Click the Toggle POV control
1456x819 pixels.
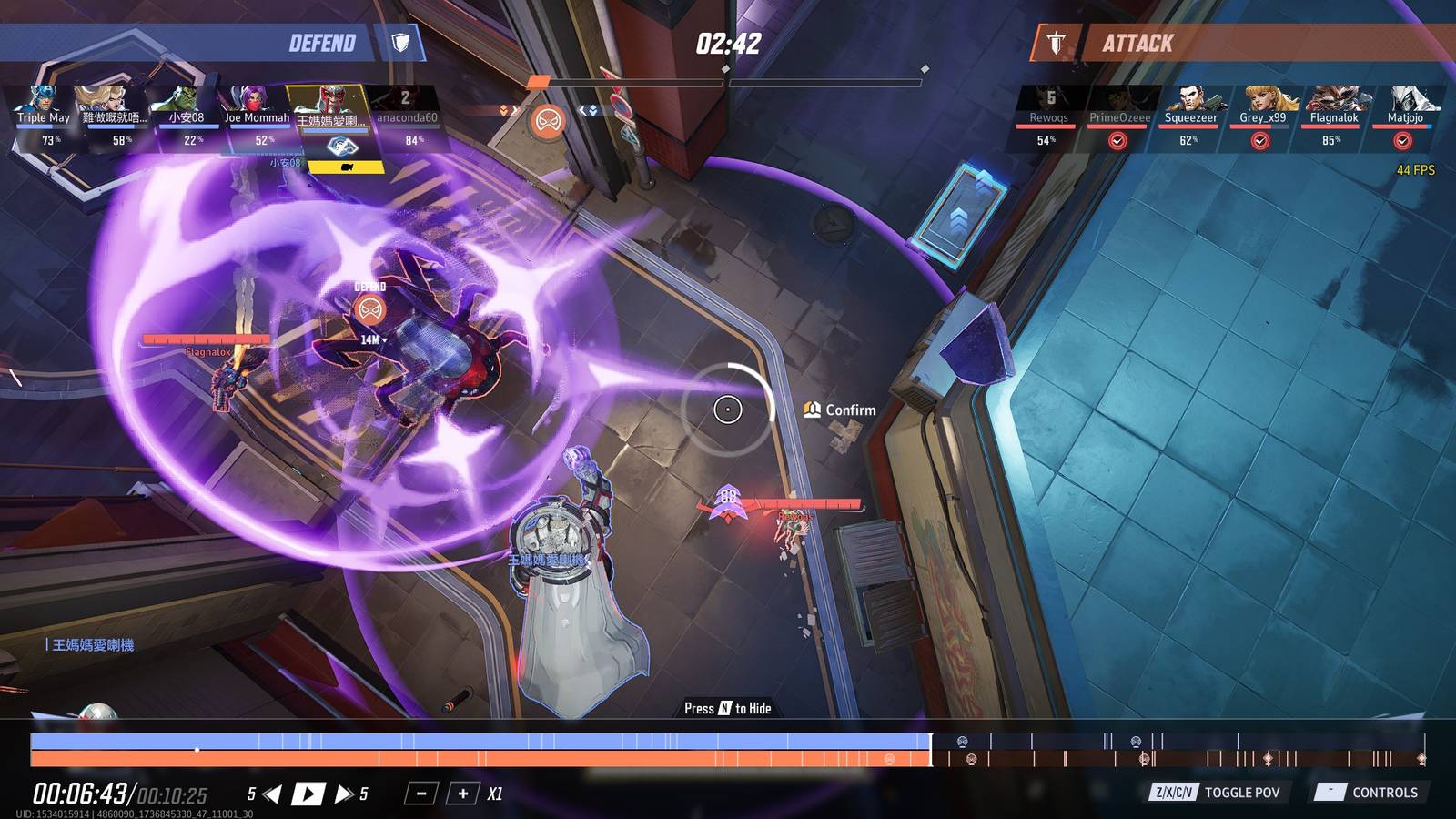[x=1215, y=793]
